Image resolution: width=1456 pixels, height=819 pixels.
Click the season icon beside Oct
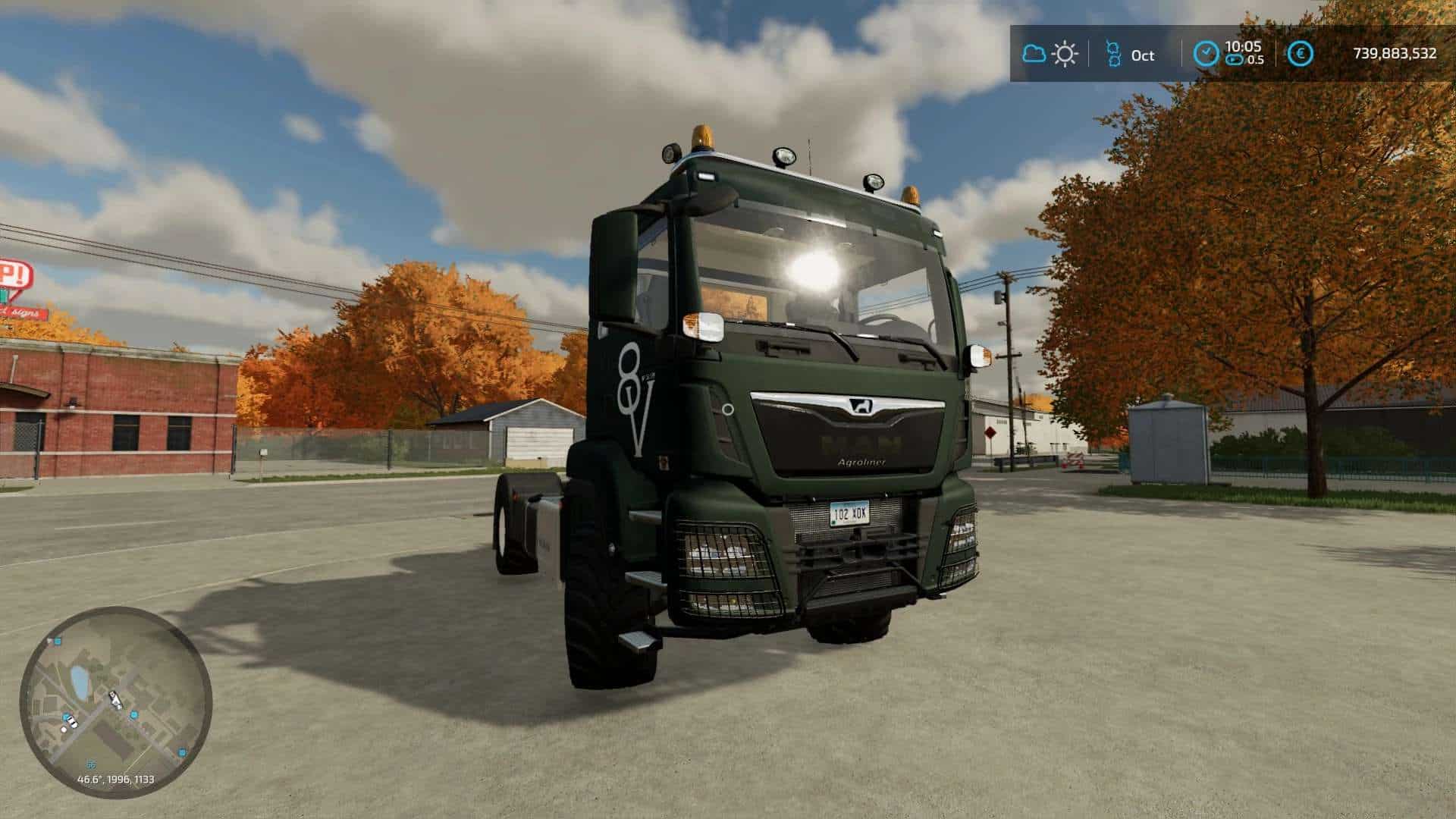1113,54
